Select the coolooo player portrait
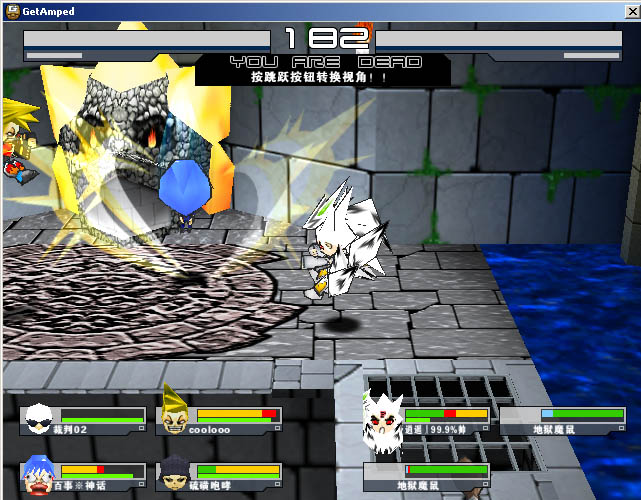The width and height of the screenshot is (641, 500). tap(175, 414)
